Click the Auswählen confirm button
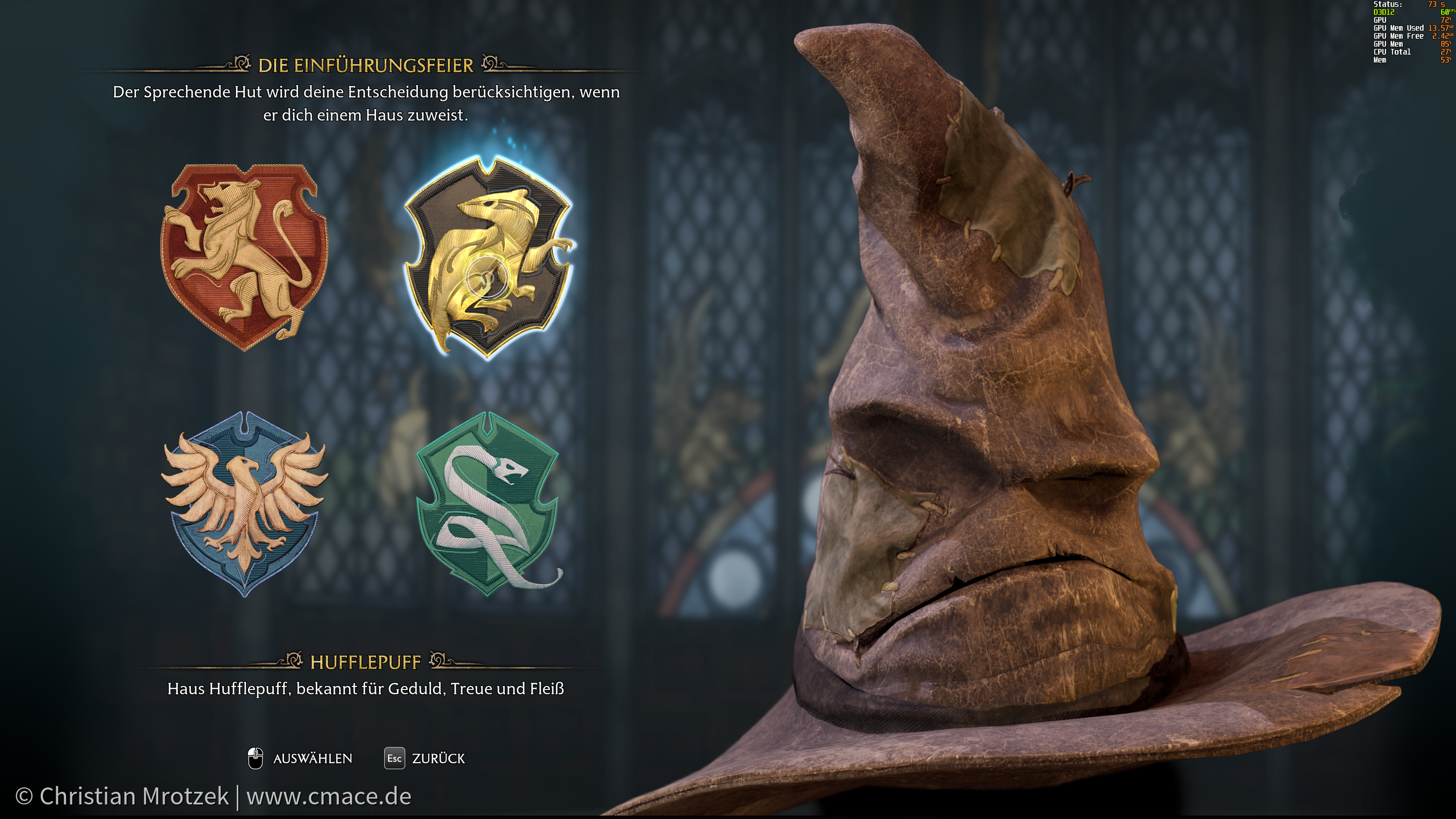This screenshot has width=1456, height=819. pos(301,758)
